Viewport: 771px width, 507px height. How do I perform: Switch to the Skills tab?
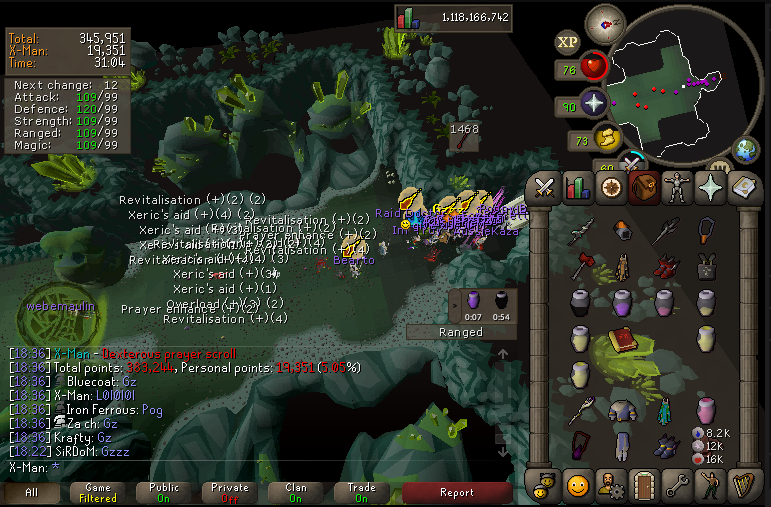(577, 187)
